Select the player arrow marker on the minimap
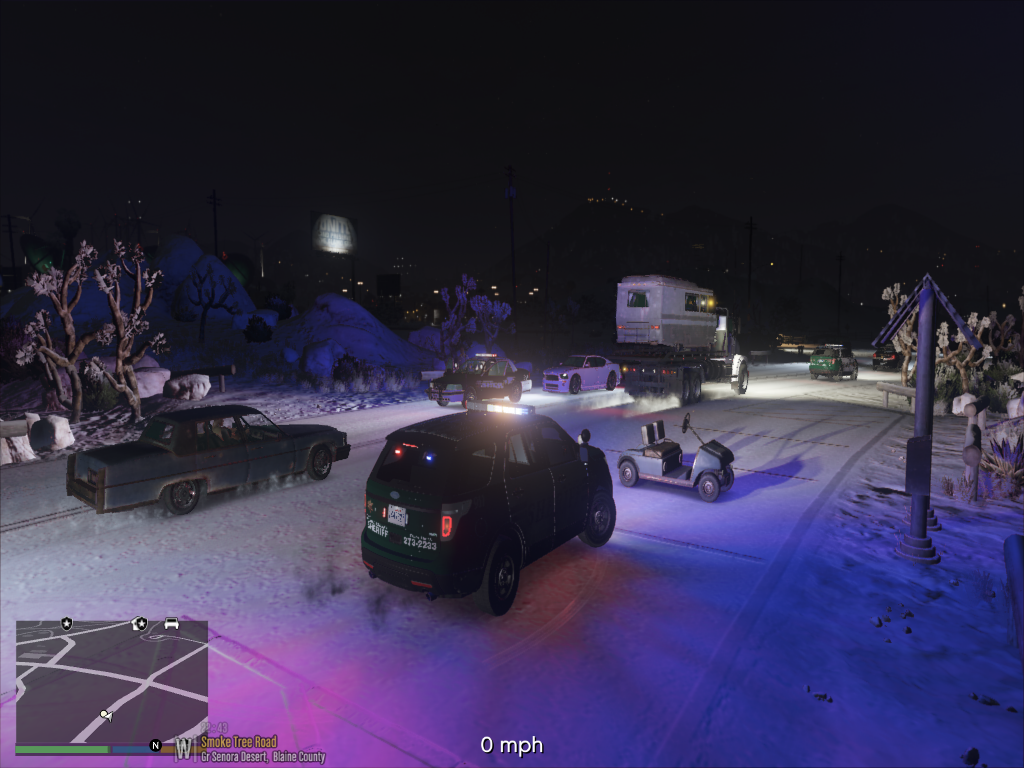1024x768 pixels. click(x=105, y=714)
